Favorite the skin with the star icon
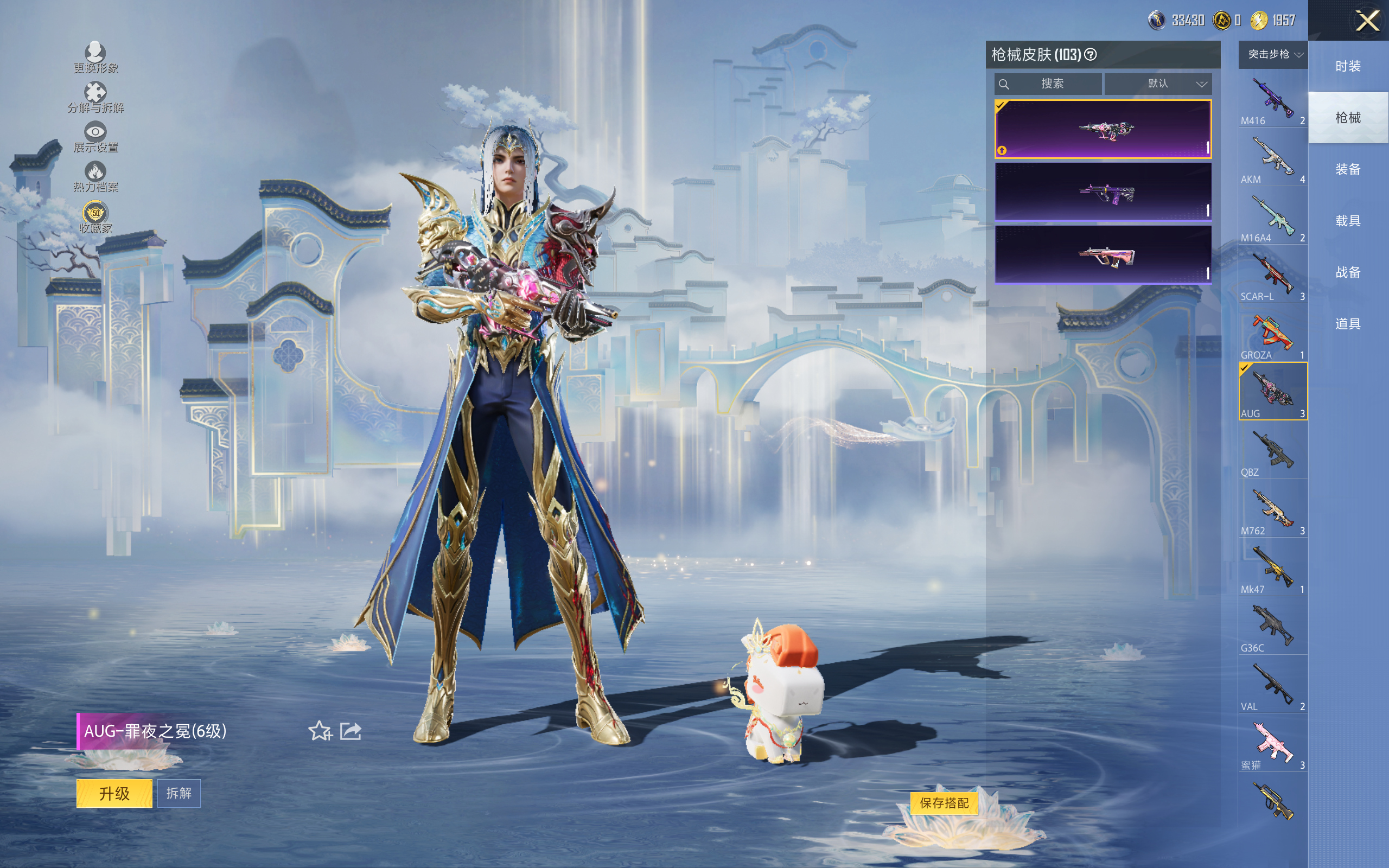Screen dimensions: 1389x868 point(320,731)
